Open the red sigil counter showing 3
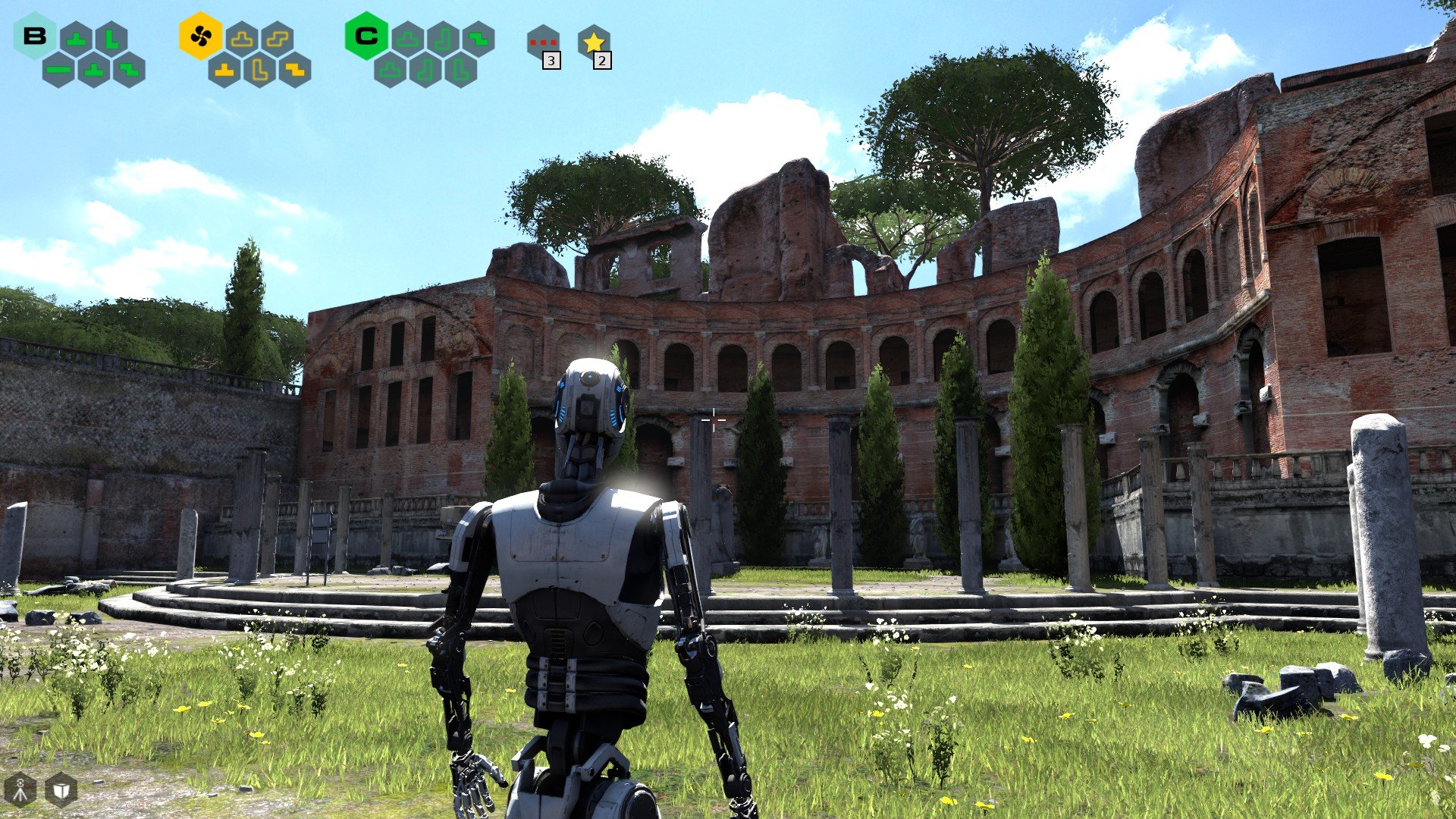The width and height of the screenshot is (1456, 819). pyautogui.click(x=543, y=42)
